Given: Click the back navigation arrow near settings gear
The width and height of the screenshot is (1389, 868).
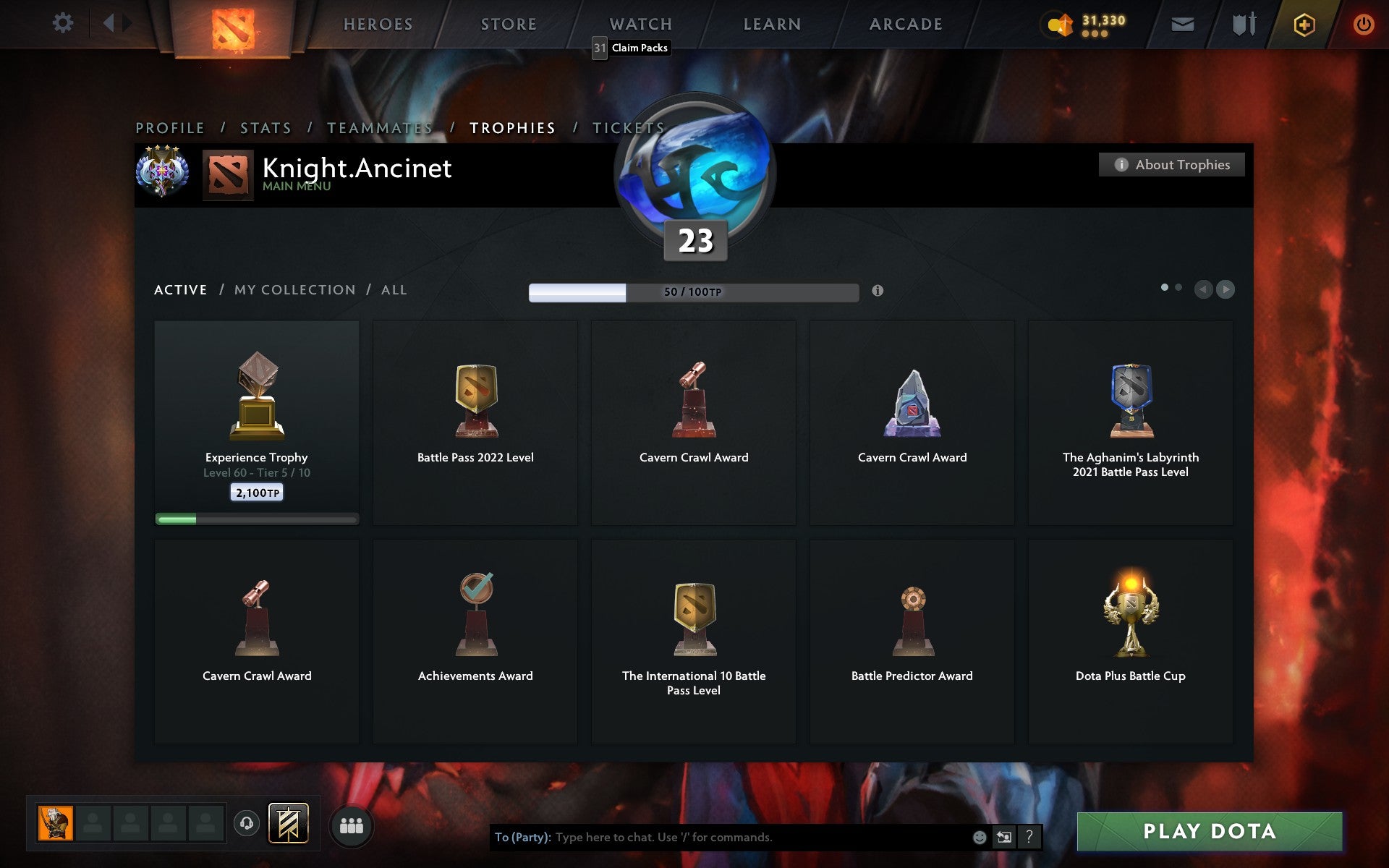Looking at the screenshot, I should [x=110, y=22].
